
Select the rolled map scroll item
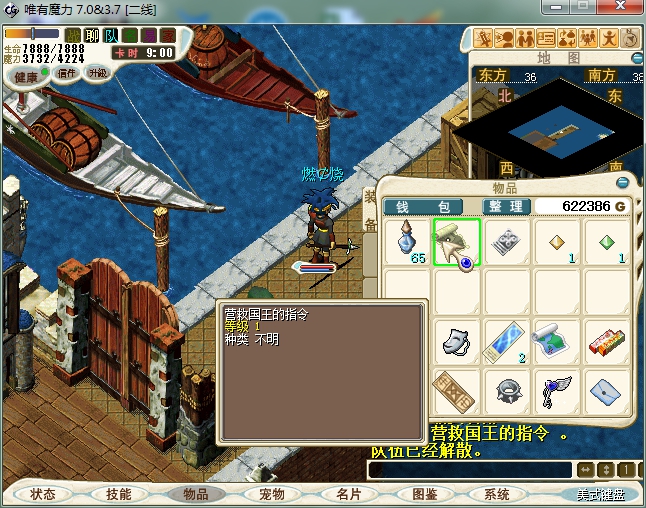(x=554, y=341)
